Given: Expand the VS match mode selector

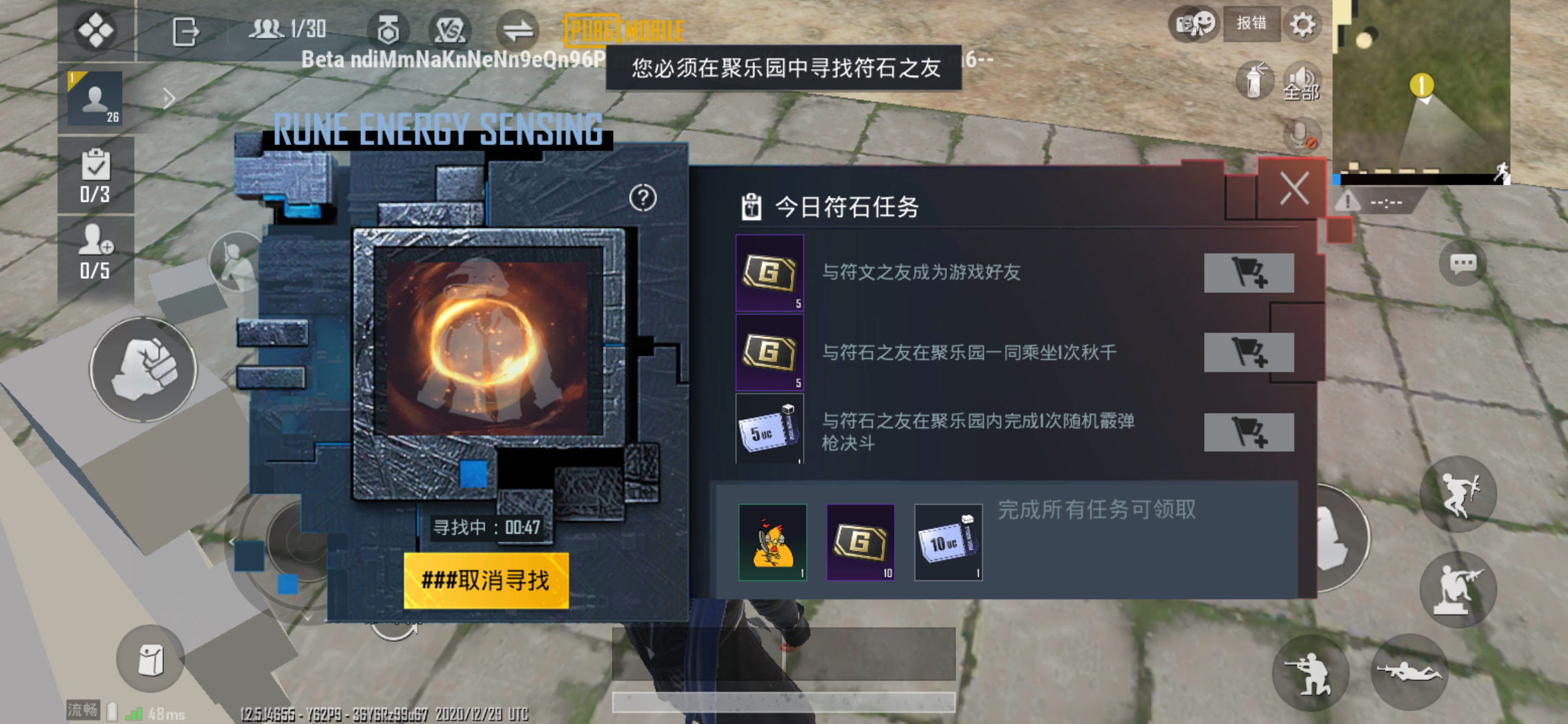Looking at the screenshot, I should (x=452, y=27).
